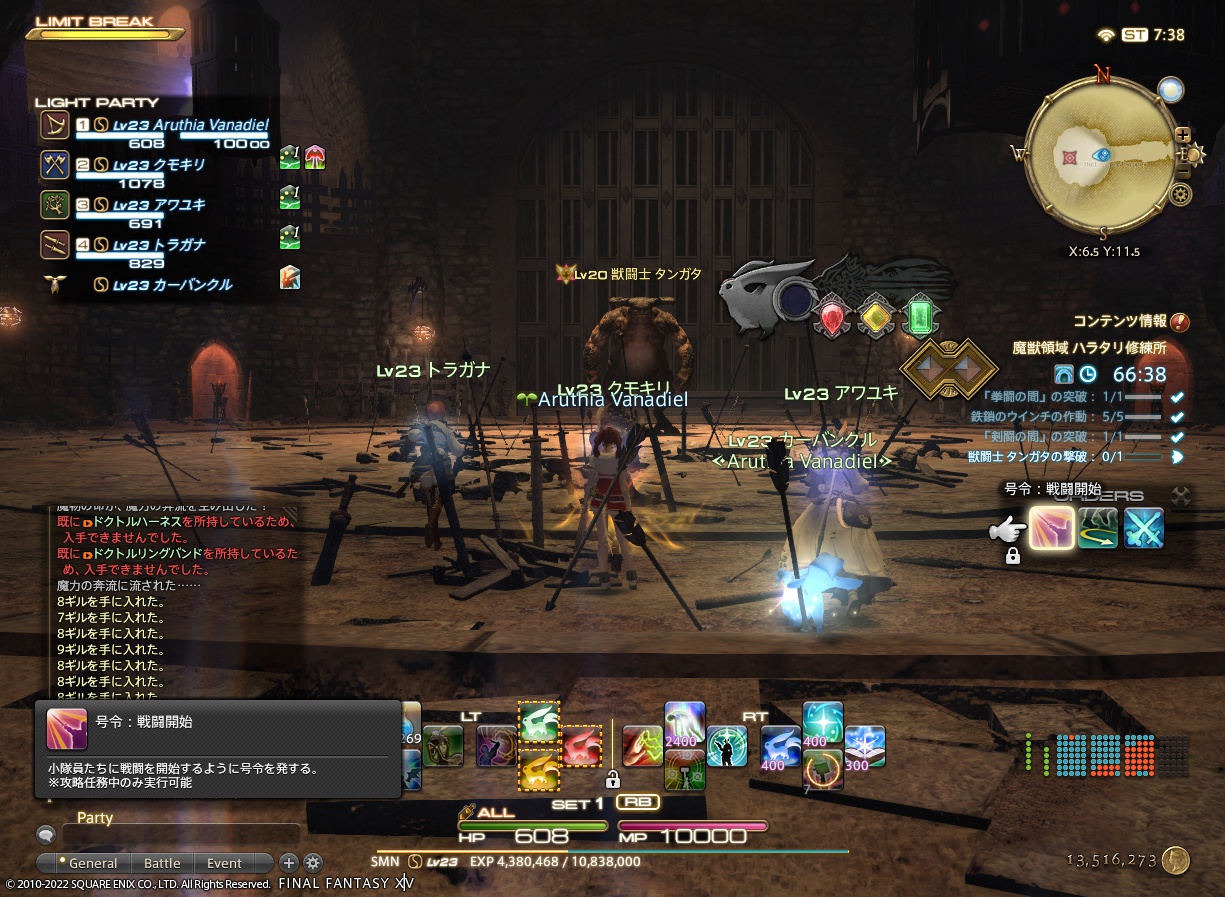The image size is (1225, 897).
Task: Activate the Engage order icon
Action: (x=1052, y=528)
